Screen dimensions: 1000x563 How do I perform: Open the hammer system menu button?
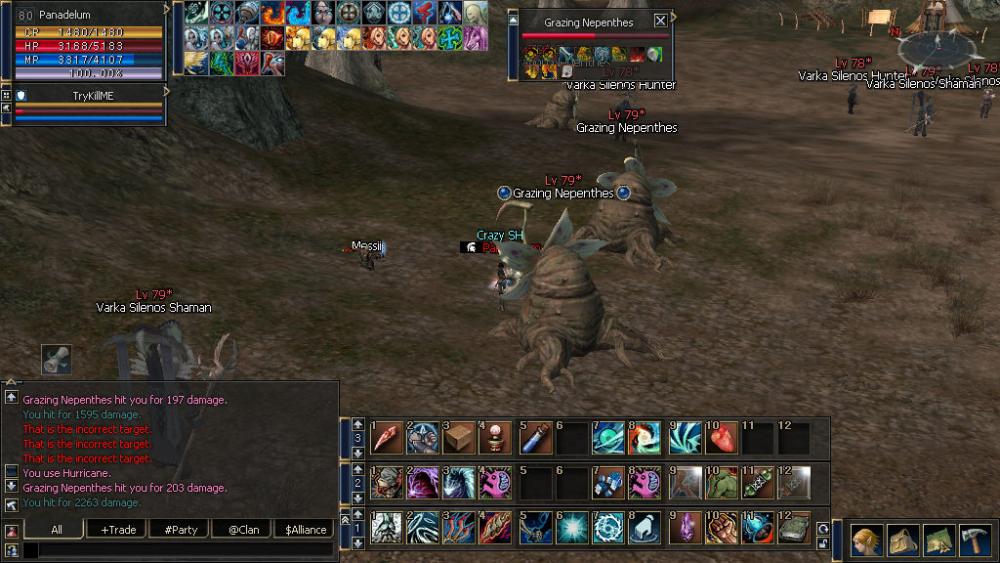pos(975,541)
